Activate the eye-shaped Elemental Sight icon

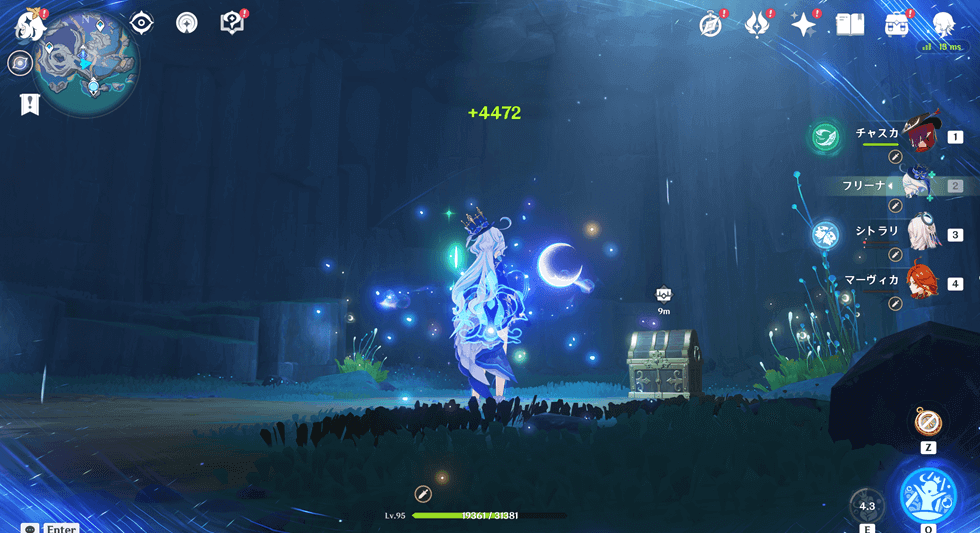[x=141, y=23]
